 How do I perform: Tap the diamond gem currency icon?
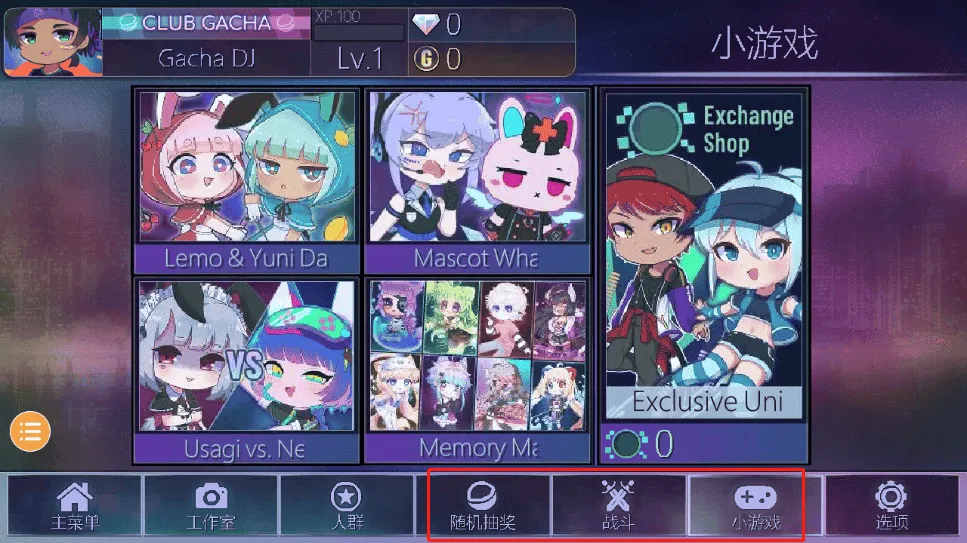pyautogui.click(x=425, y=25)
